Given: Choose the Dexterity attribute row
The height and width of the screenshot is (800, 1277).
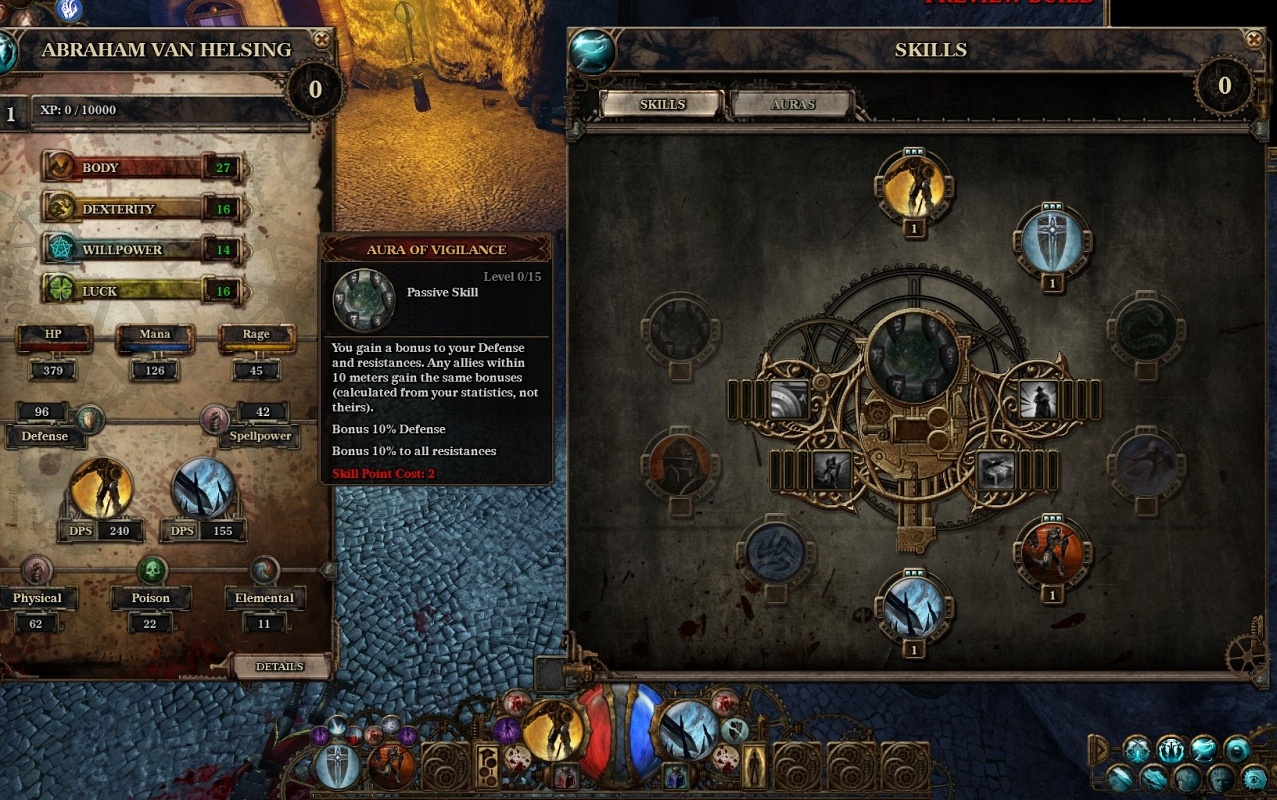Looking at the screenshot, I should click(140, 209).
